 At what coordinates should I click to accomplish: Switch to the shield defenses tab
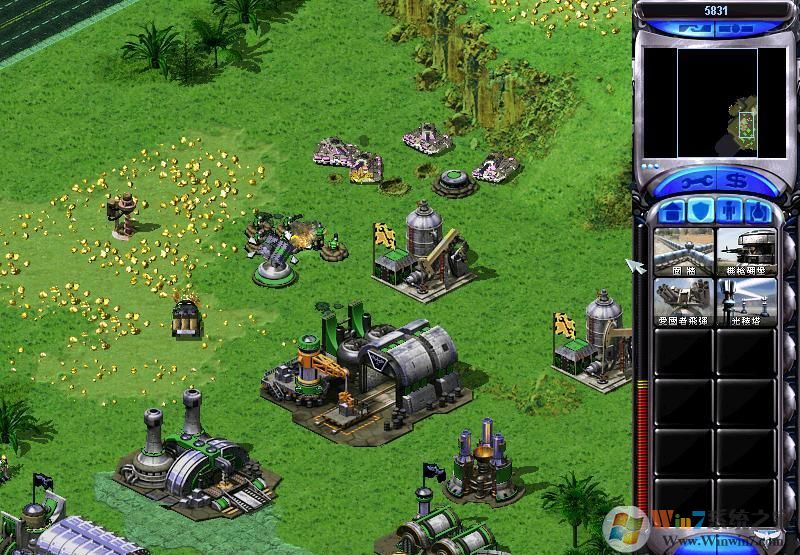coord(701,212)
